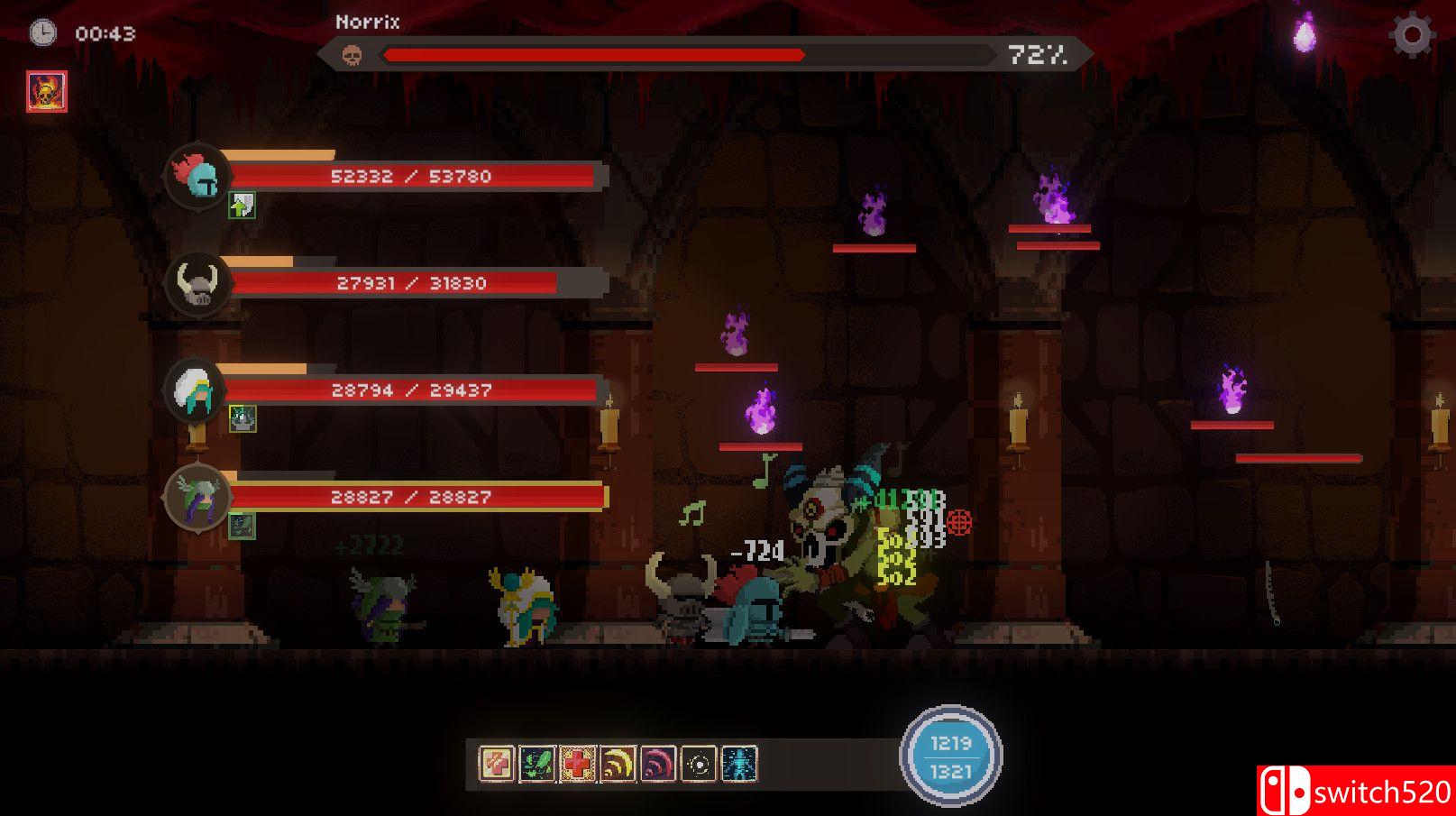Viewport: 1456px width, 816px height.
Task: Select the green-winged hero's portrait
Action: pyautogui.click(x=197, y=500)
